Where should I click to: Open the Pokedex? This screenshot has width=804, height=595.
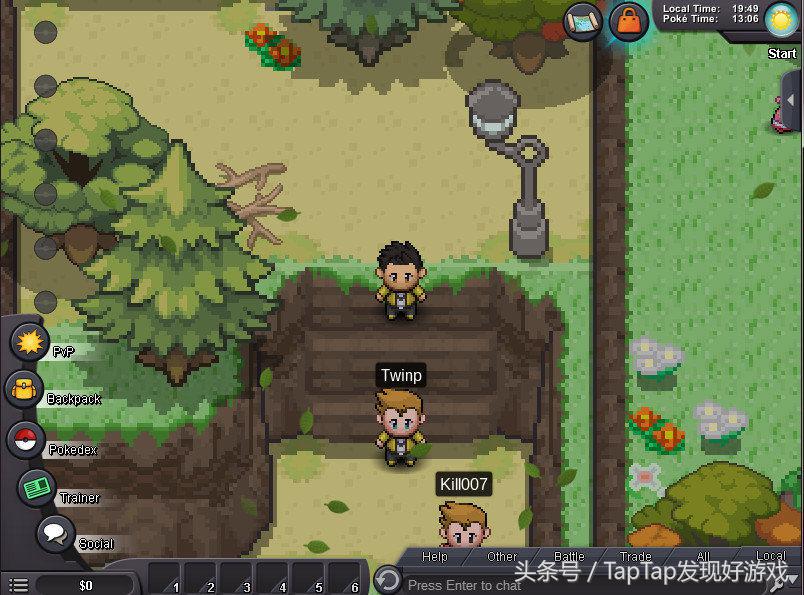click(x=25, y=440)
